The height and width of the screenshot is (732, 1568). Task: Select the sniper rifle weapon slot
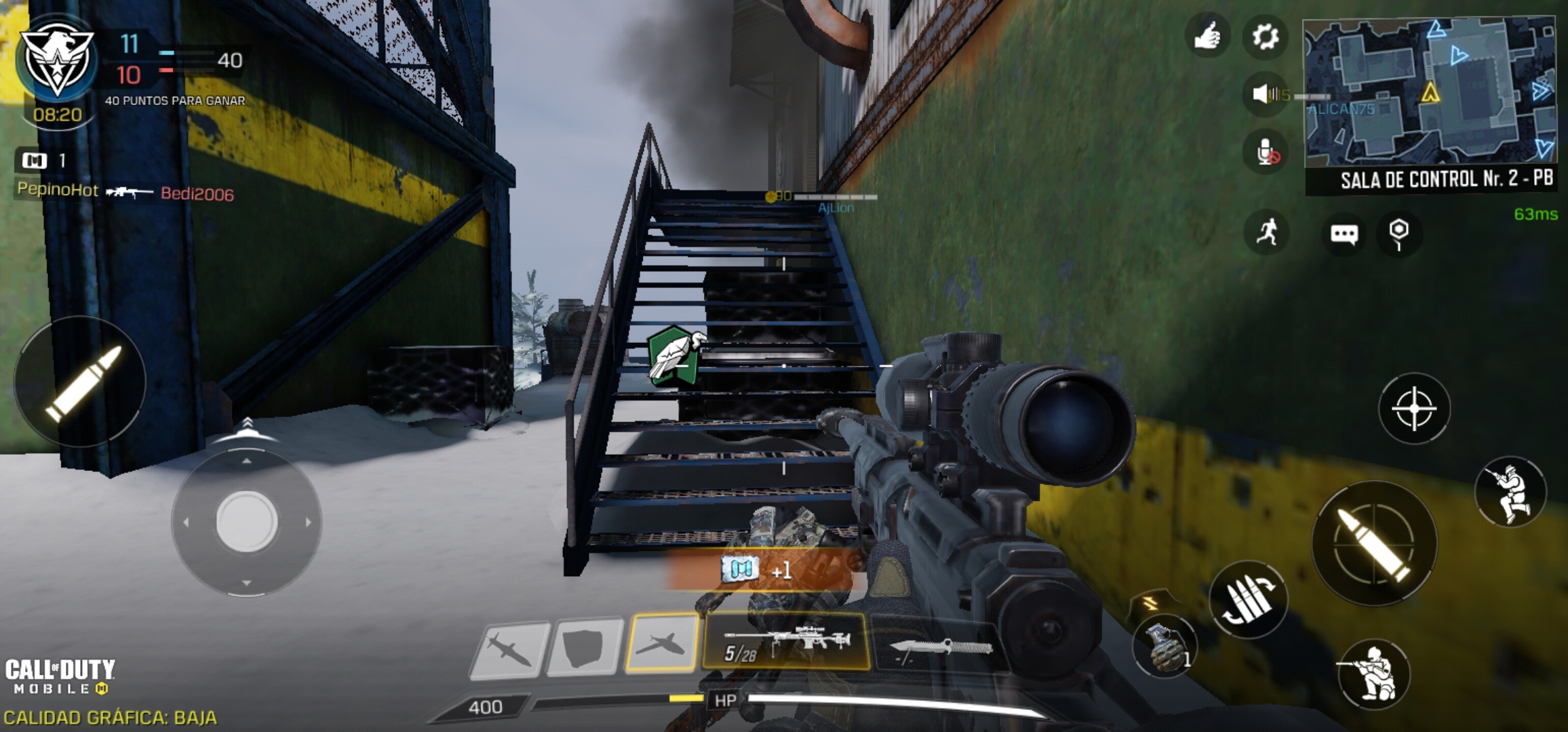(x=787, y=643)
